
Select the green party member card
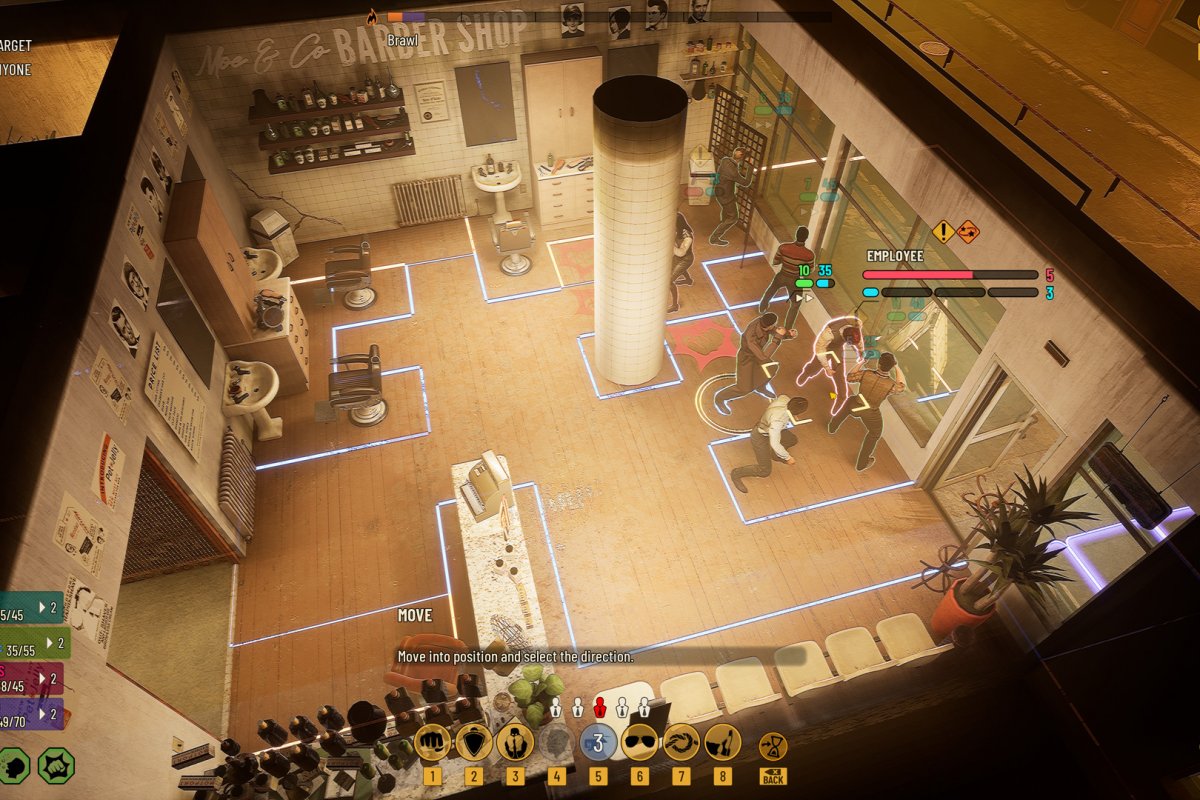pyautogui.click(x=32, y=643)
